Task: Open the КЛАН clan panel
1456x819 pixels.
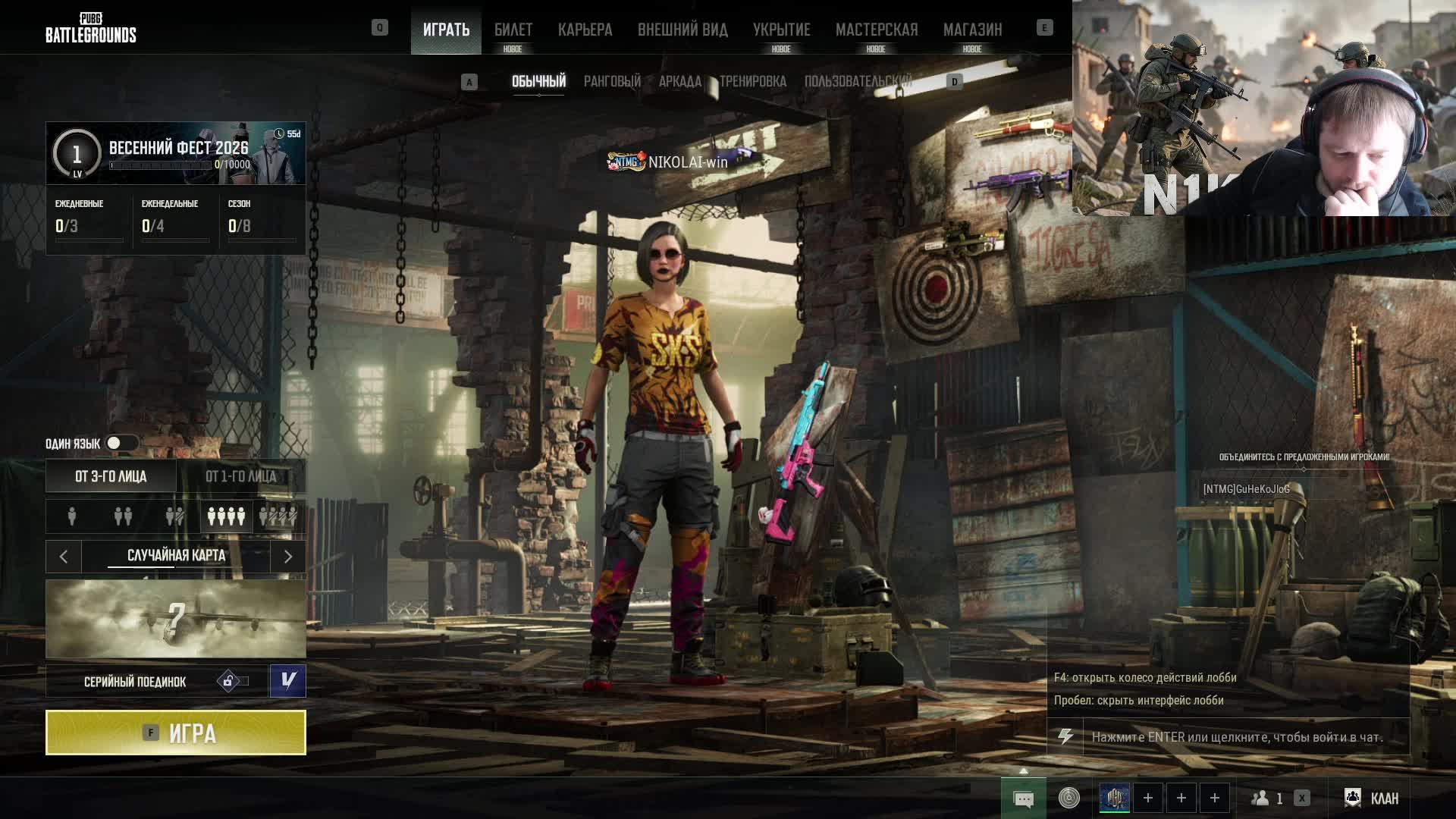Action: (1373, 798)
